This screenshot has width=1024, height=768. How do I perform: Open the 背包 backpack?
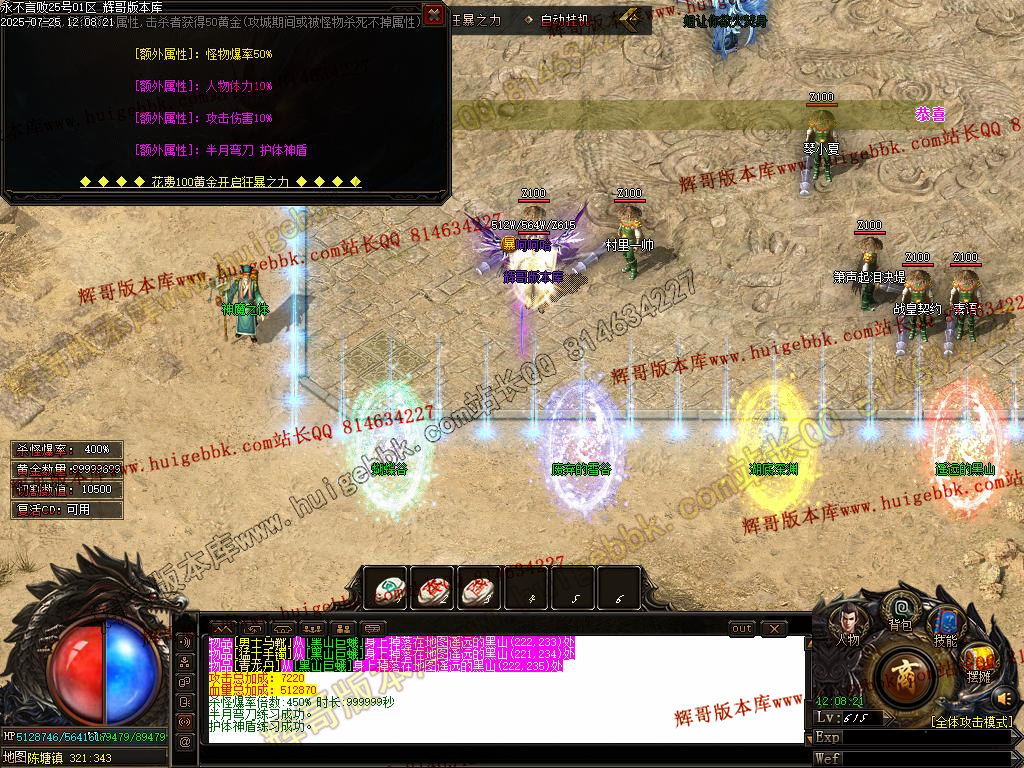coord(901,612)
